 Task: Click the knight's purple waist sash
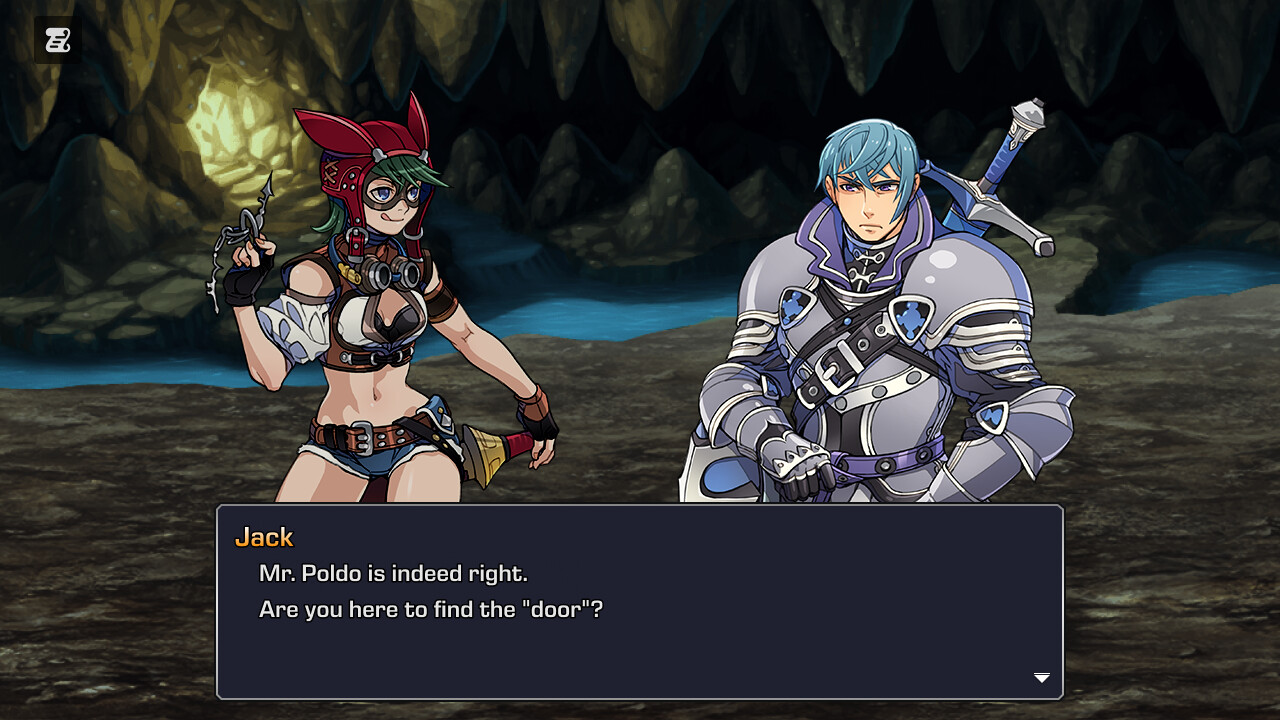(x=885, y=463)
